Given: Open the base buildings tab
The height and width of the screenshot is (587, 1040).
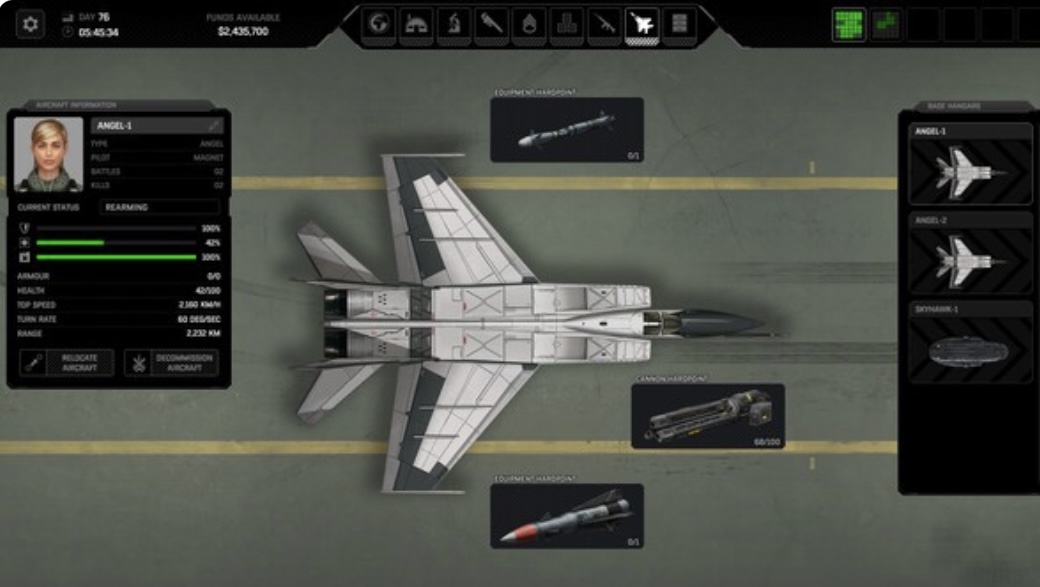Looking at the screenshot, I should [416, 24].
